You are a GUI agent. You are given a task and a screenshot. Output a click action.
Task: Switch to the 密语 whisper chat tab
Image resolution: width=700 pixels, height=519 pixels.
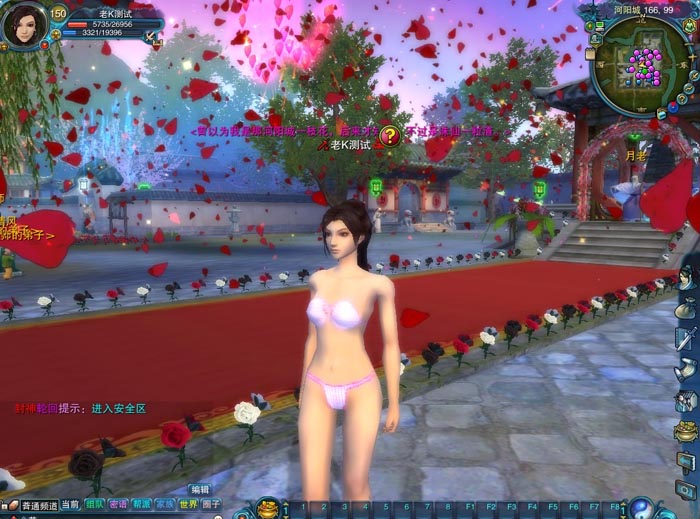118,505
